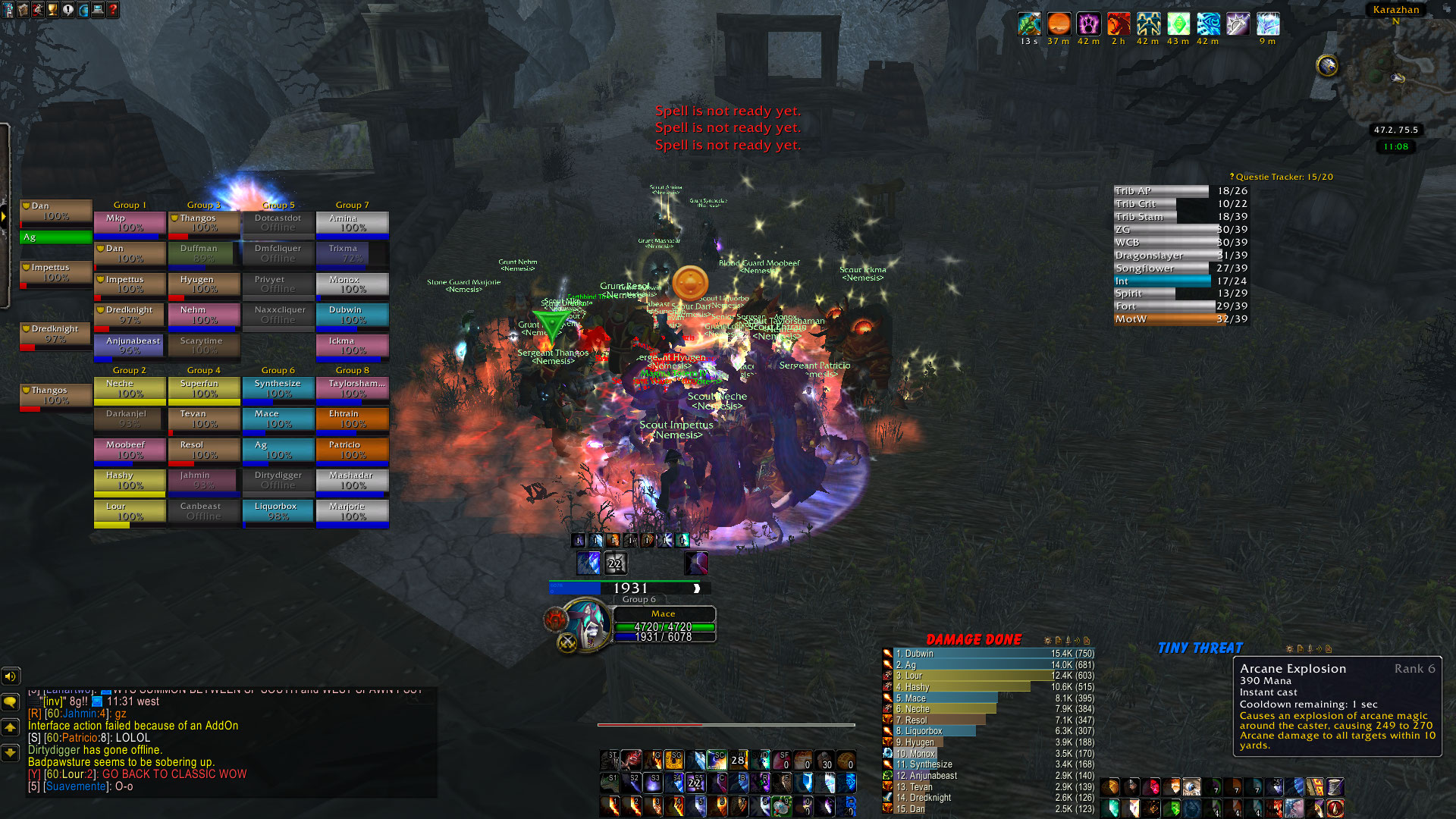The width and height of the screenshot is (1456, 819).
Task: Select Liquorbox's raid frame
Action: (x=278, y=512)
